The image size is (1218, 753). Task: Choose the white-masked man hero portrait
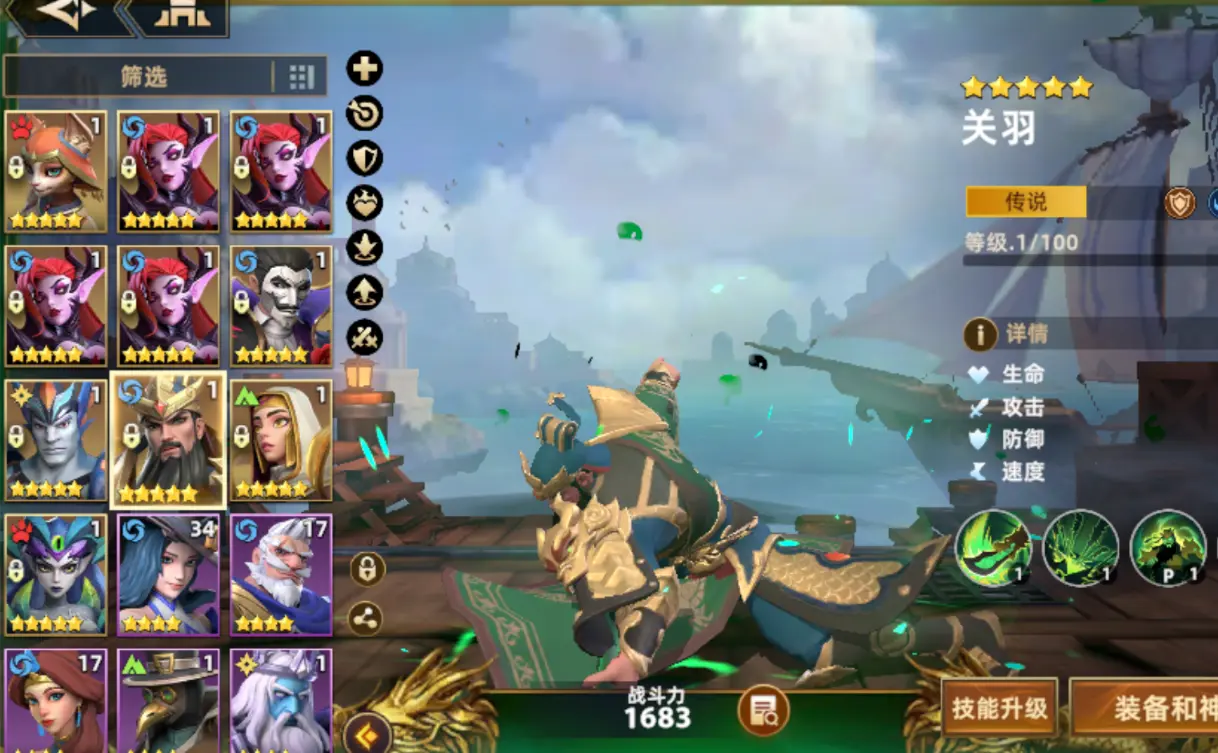(281, 306)
